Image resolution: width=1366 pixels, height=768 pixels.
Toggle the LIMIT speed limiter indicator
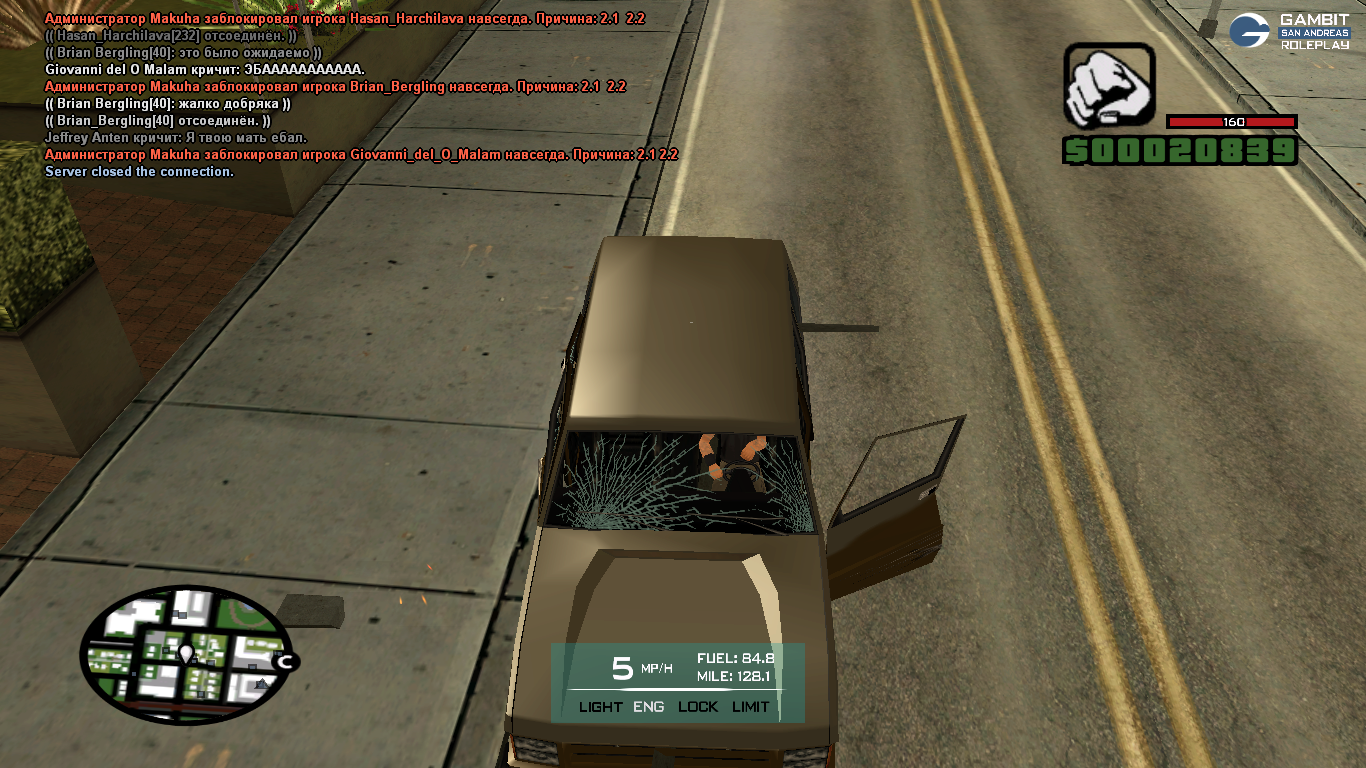[x=750, y=706]
